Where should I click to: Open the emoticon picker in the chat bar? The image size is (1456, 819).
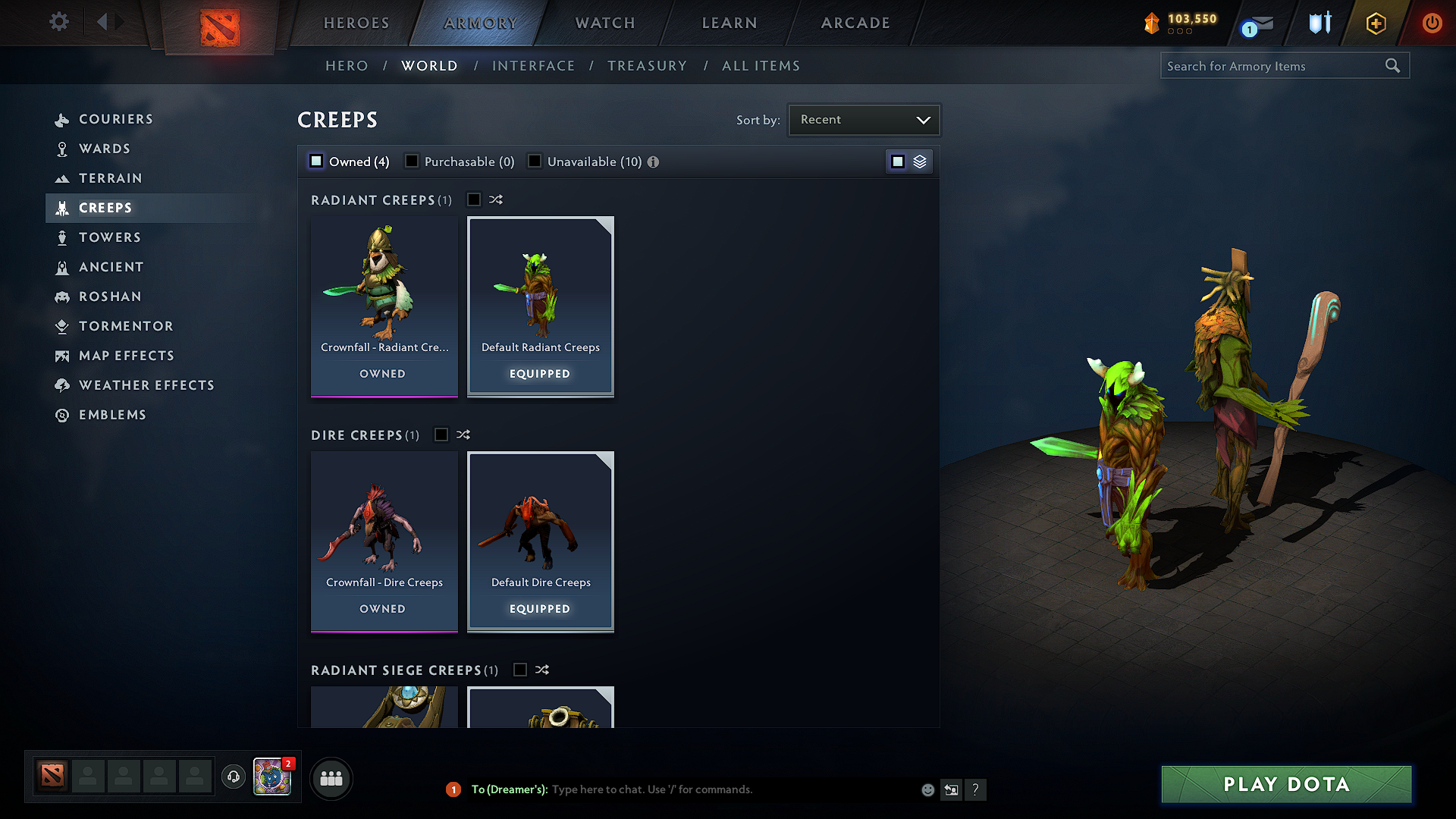point(927,789)
